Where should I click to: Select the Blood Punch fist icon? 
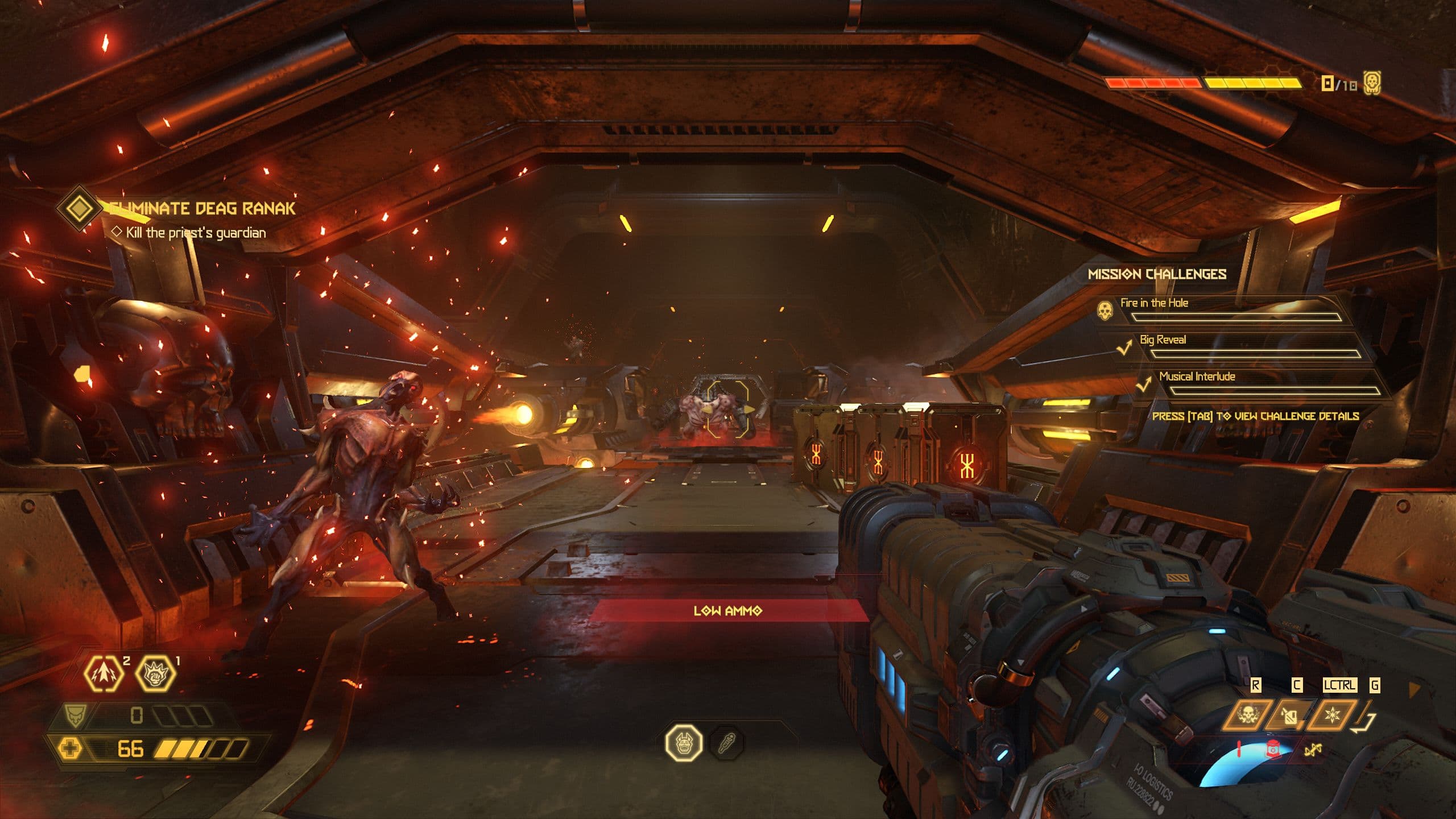coord(155,673)
